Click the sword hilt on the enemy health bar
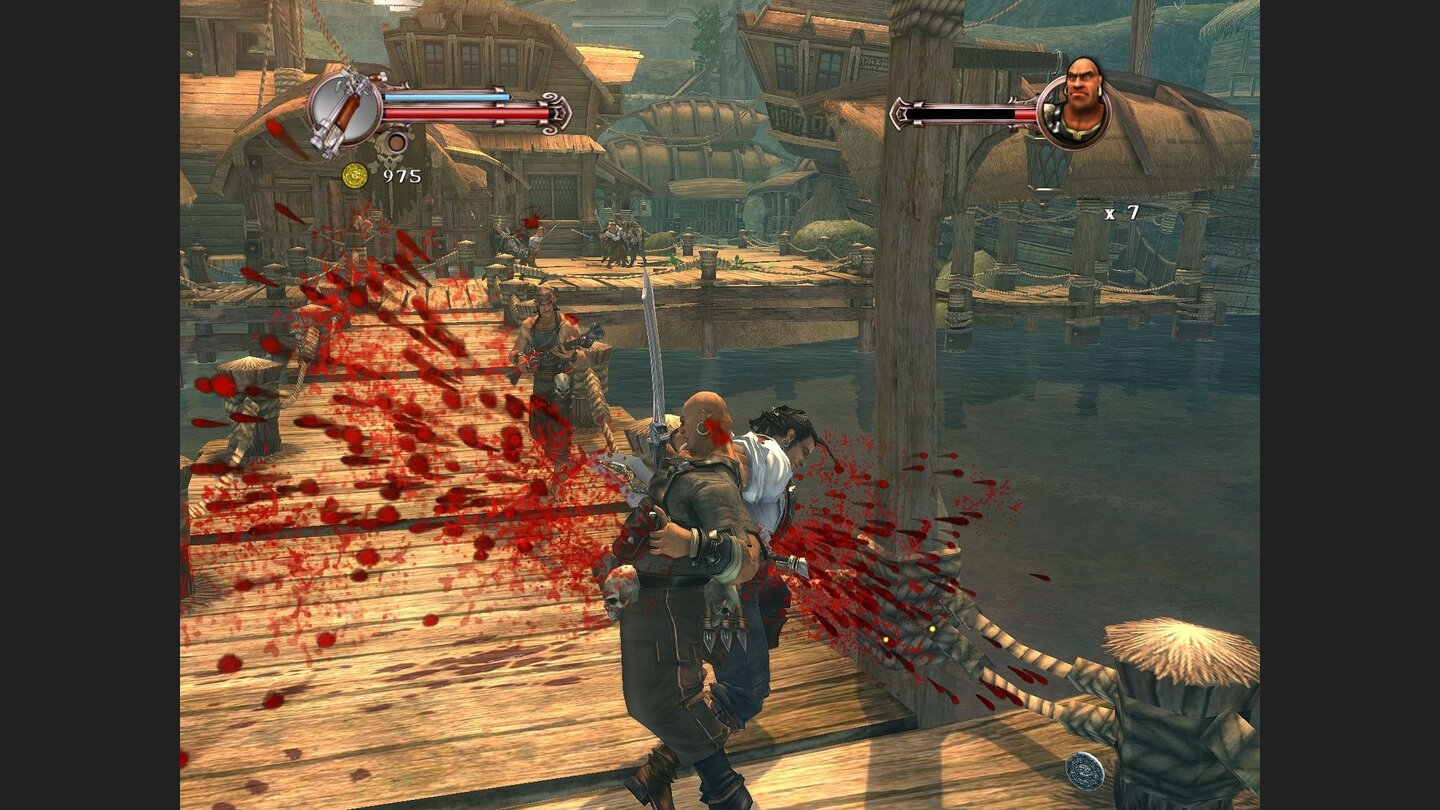 900,114
